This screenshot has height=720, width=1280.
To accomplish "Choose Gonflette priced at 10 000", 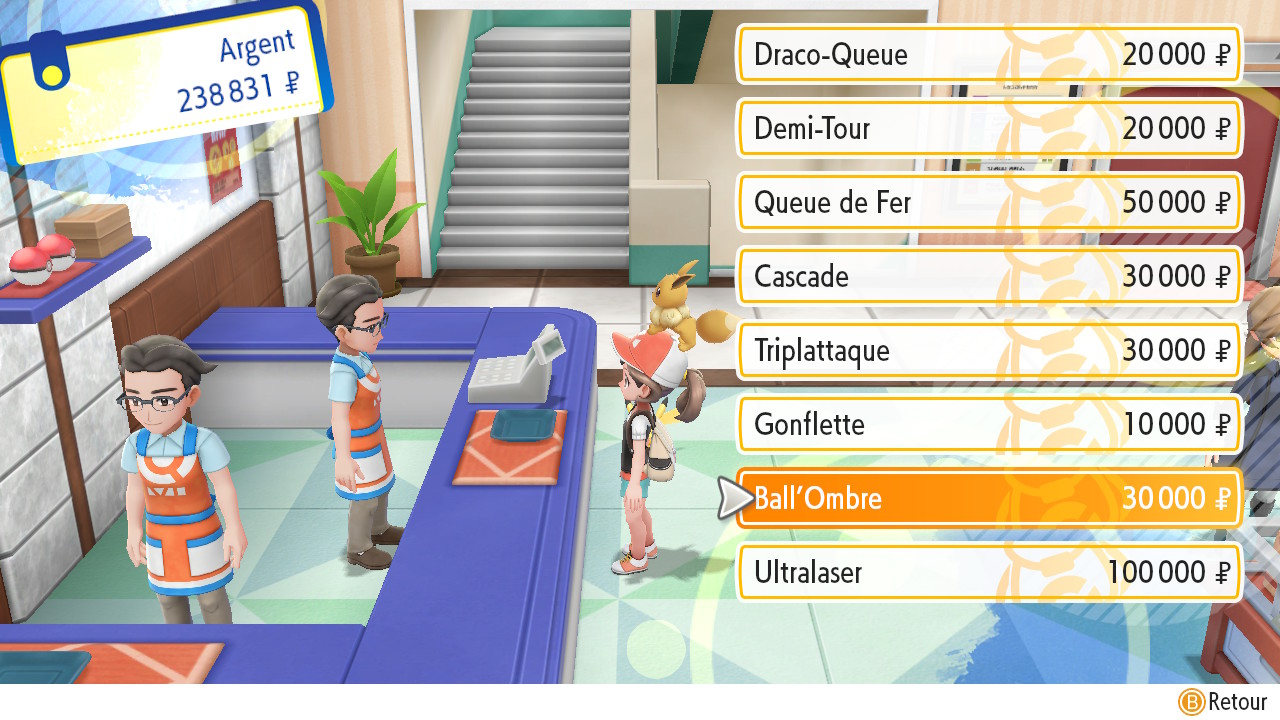I will [x=988, y=424].
